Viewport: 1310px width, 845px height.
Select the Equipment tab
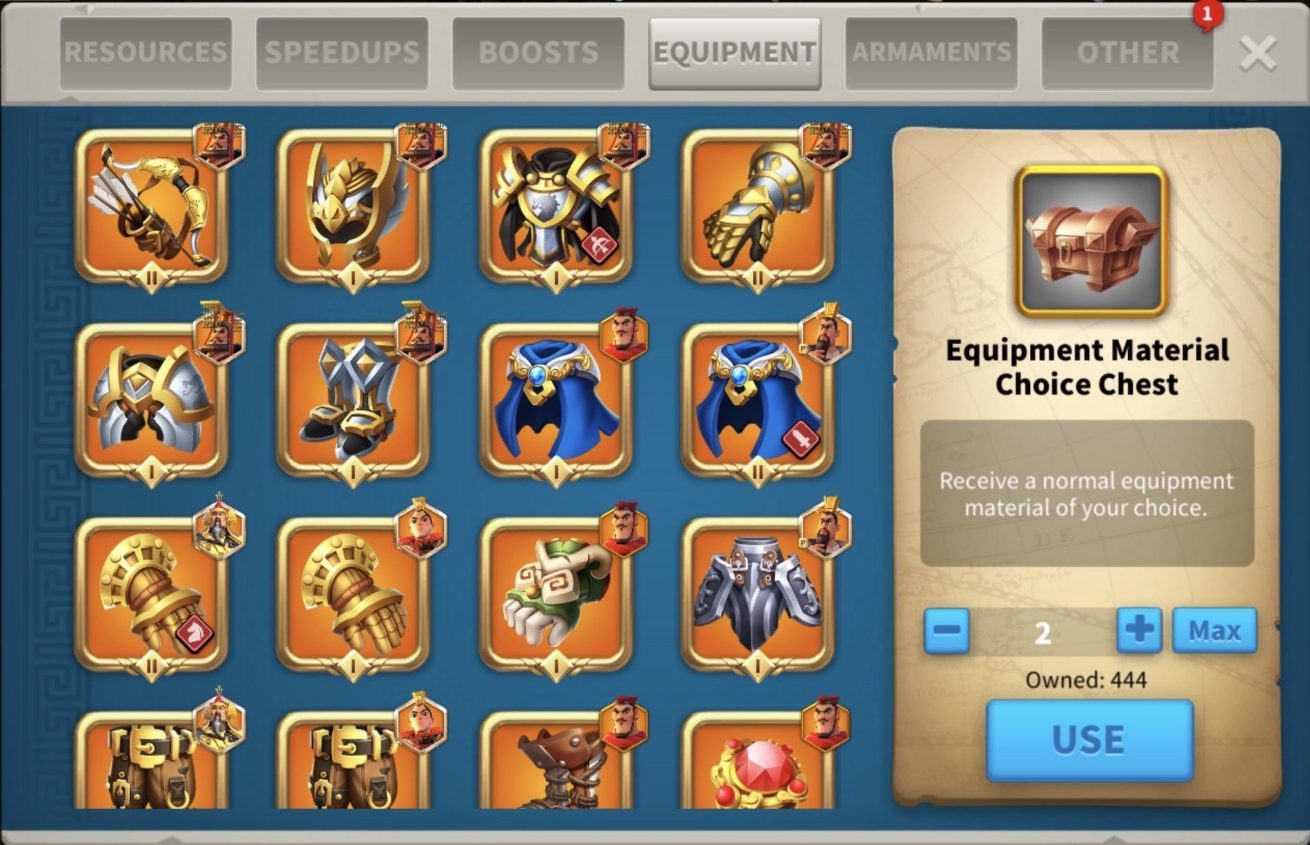click(x=735, y=53)
